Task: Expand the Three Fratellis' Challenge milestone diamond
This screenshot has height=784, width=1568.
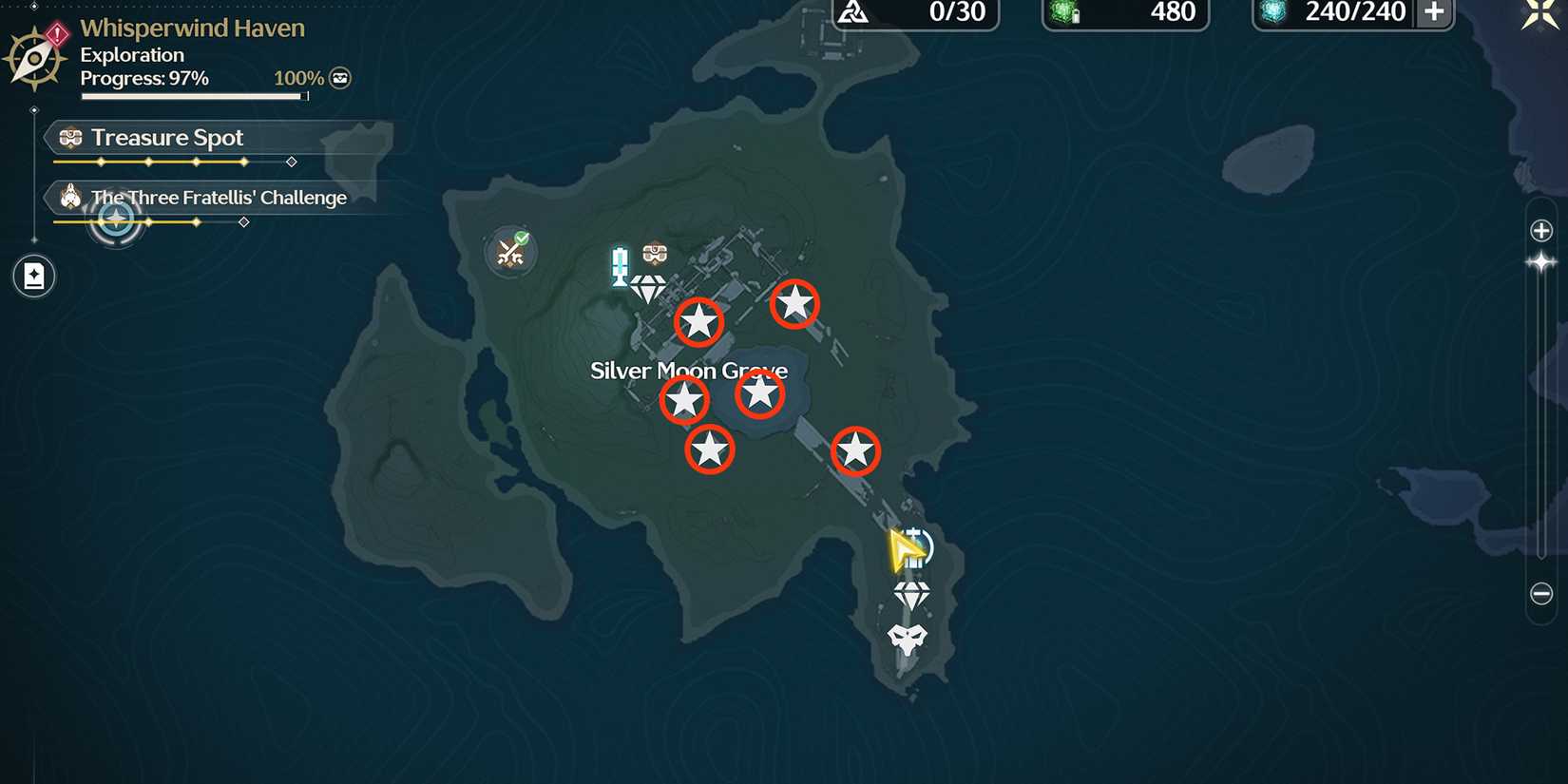Action: [x=243, y=222]
